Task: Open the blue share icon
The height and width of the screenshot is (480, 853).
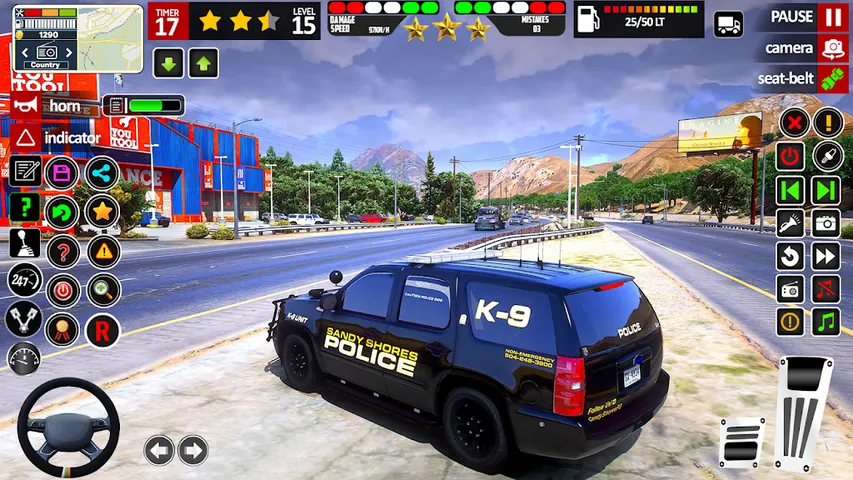Action: click(x=101, y=172)
